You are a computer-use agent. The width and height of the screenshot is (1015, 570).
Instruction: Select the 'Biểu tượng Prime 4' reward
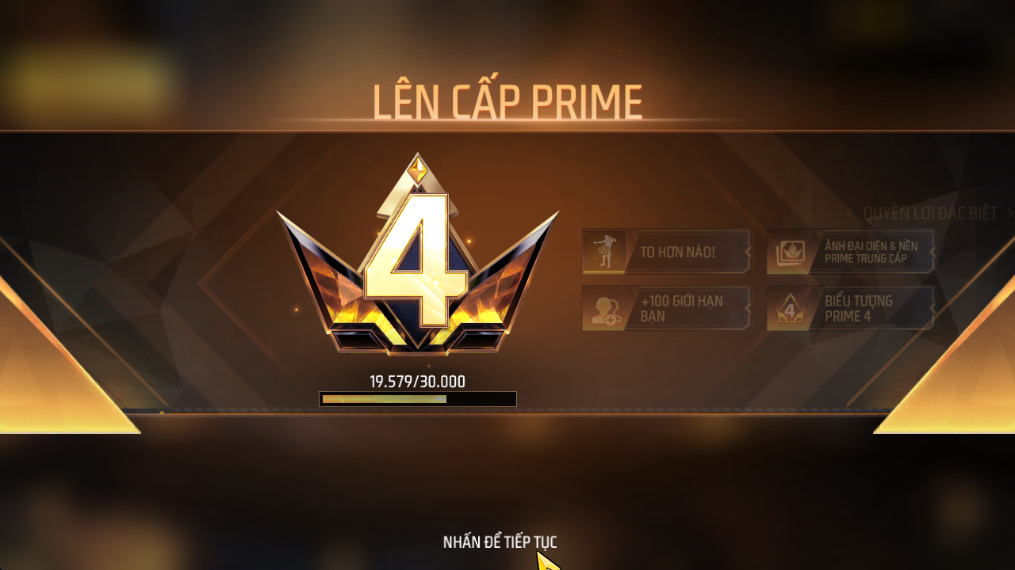[x=851, y=308]
